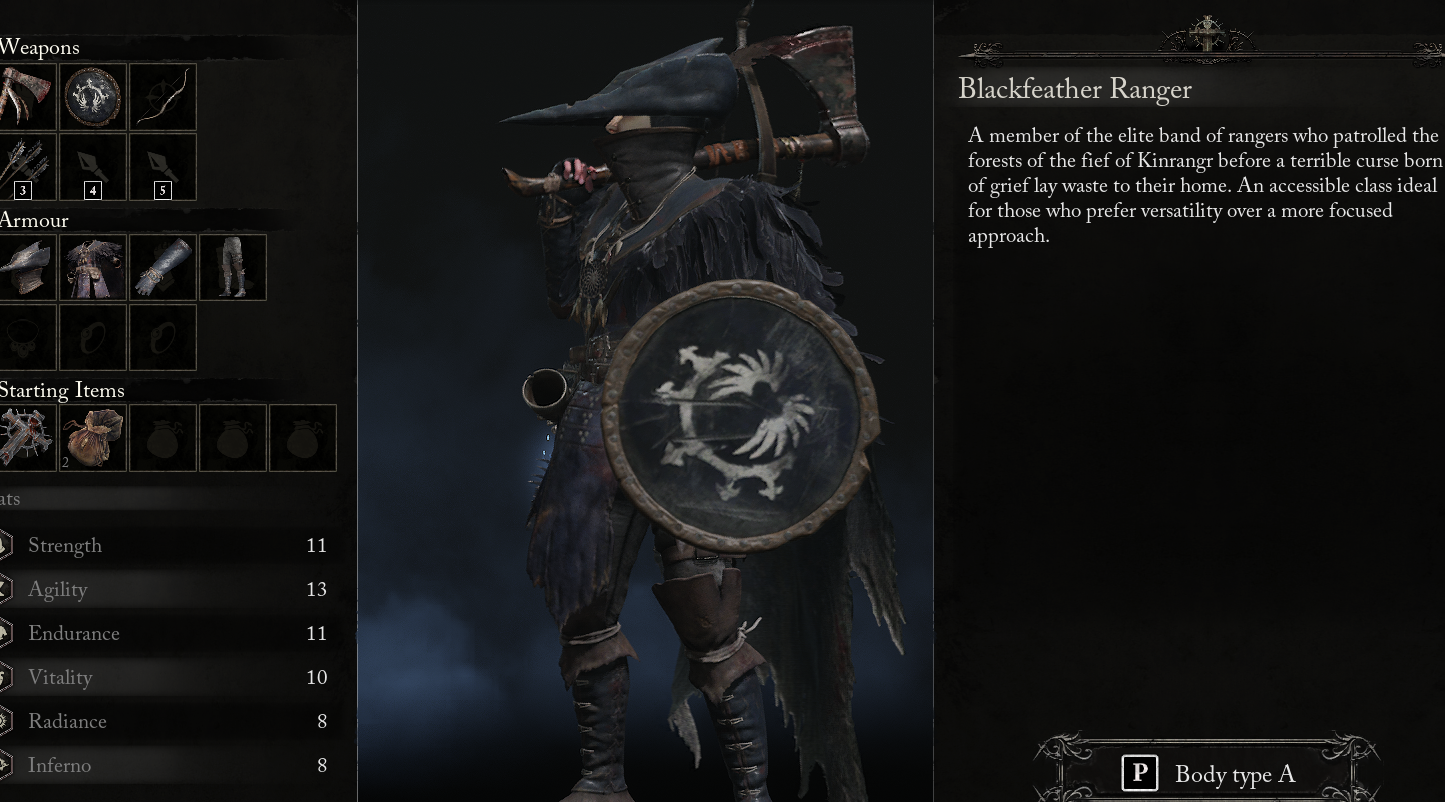This screenshot has height=802, width=1445.
Task: Select the bow in the Weapons section
Action: [x=162, y=96]
